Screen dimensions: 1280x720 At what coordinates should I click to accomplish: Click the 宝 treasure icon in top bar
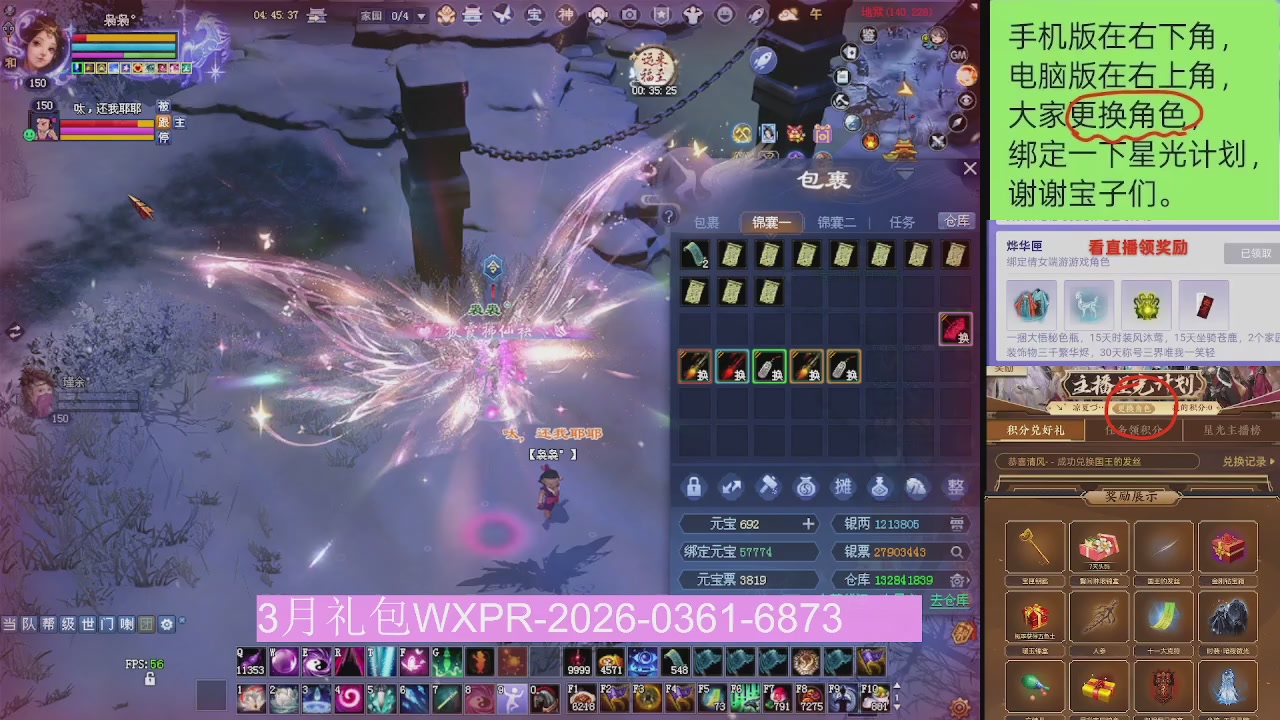534,15
